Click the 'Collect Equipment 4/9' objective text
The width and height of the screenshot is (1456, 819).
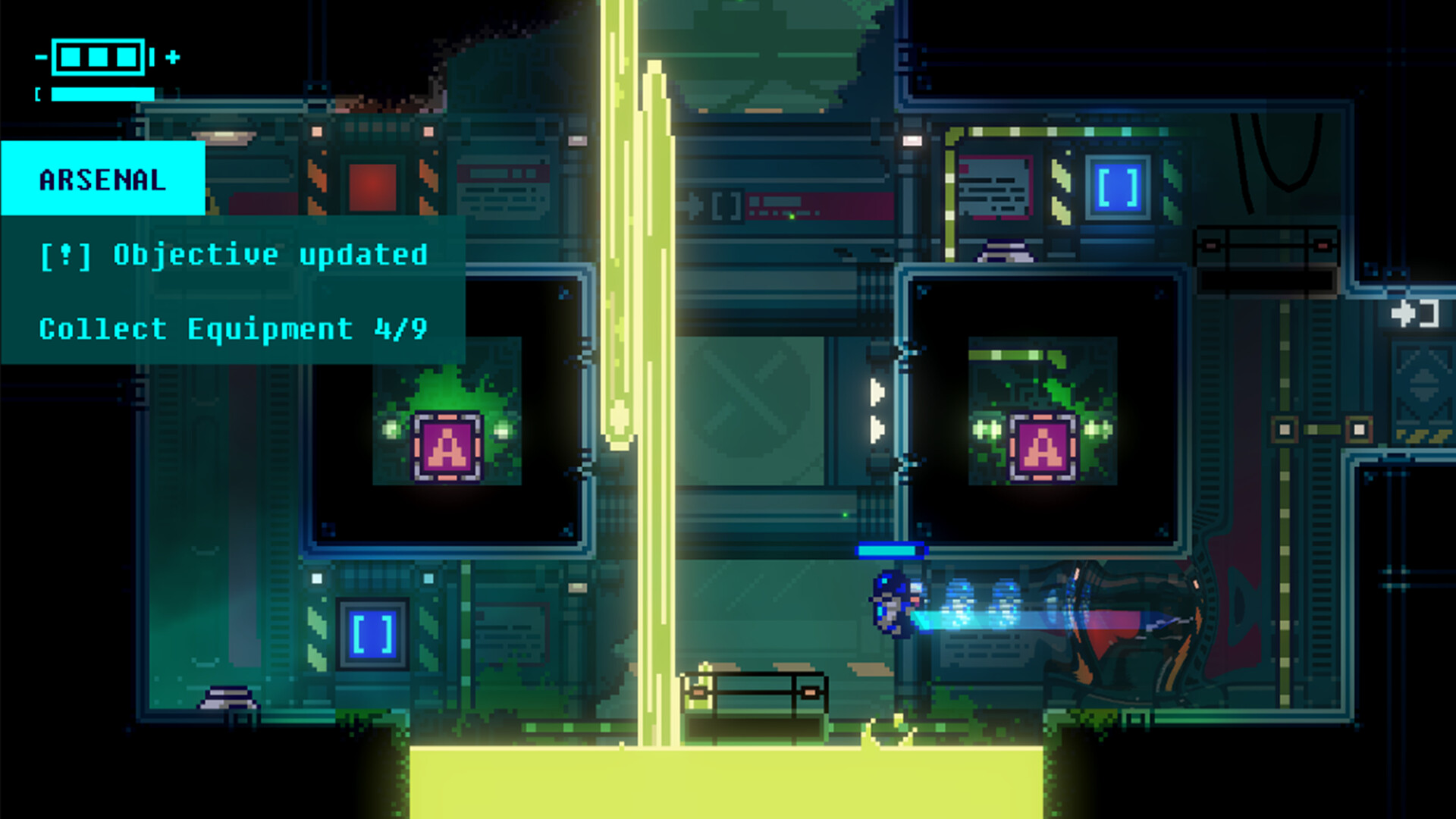coord(234,328)
